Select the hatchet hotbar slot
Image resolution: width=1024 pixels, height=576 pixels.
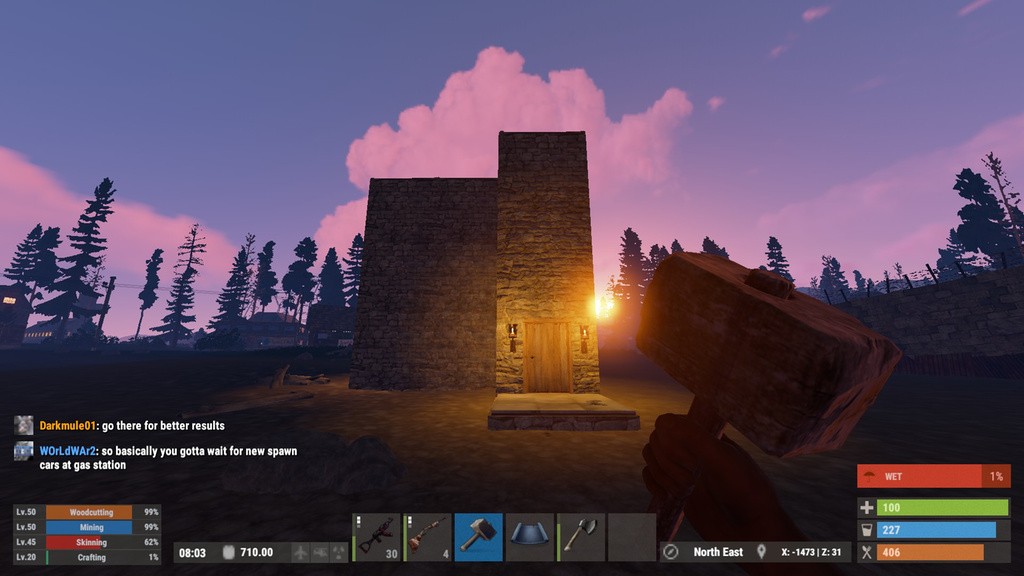[x=581, y=537]
